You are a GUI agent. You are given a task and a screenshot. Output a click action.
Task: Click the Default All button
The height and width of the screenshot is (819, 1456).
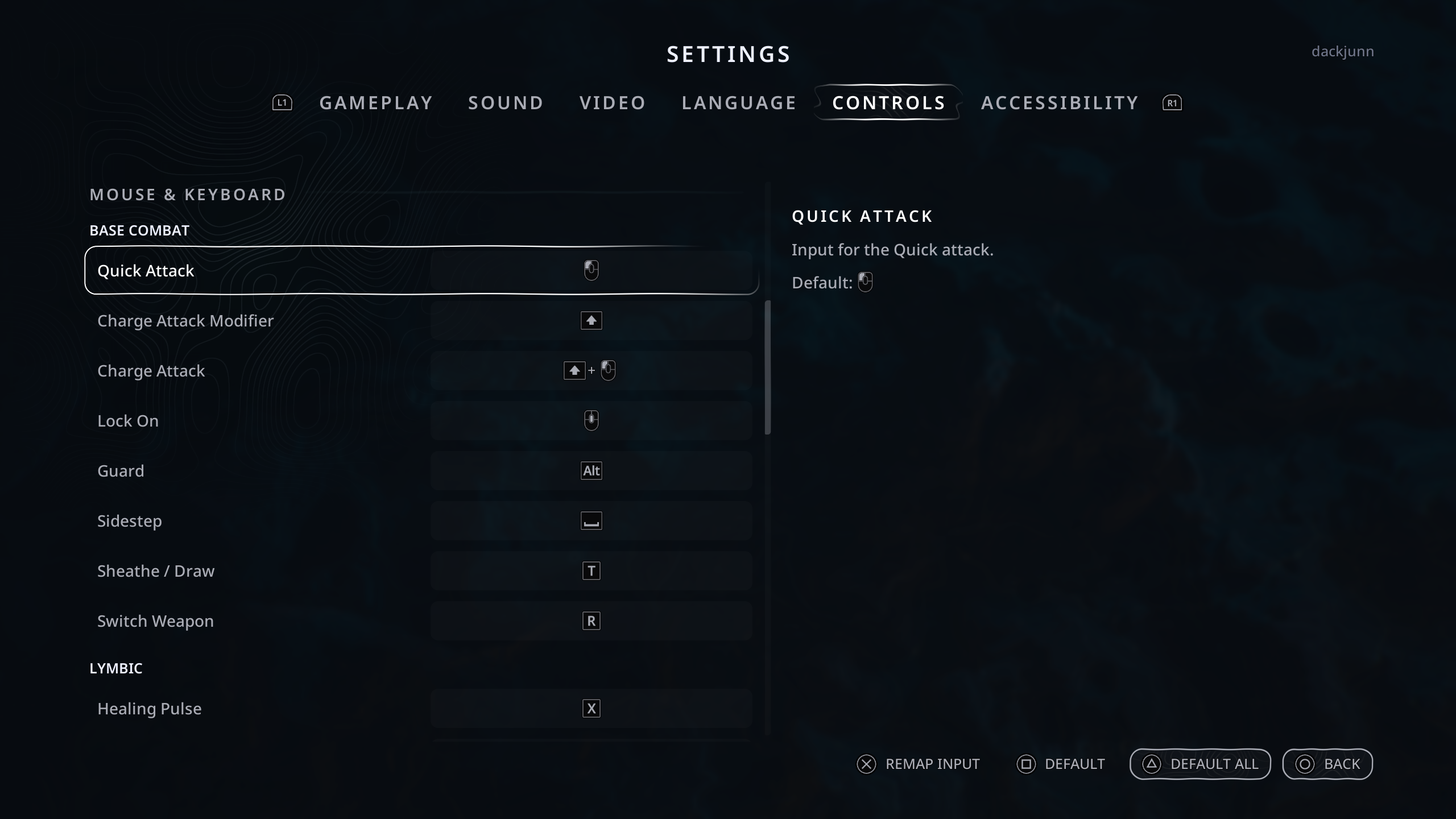click(x=1200, y=764)
